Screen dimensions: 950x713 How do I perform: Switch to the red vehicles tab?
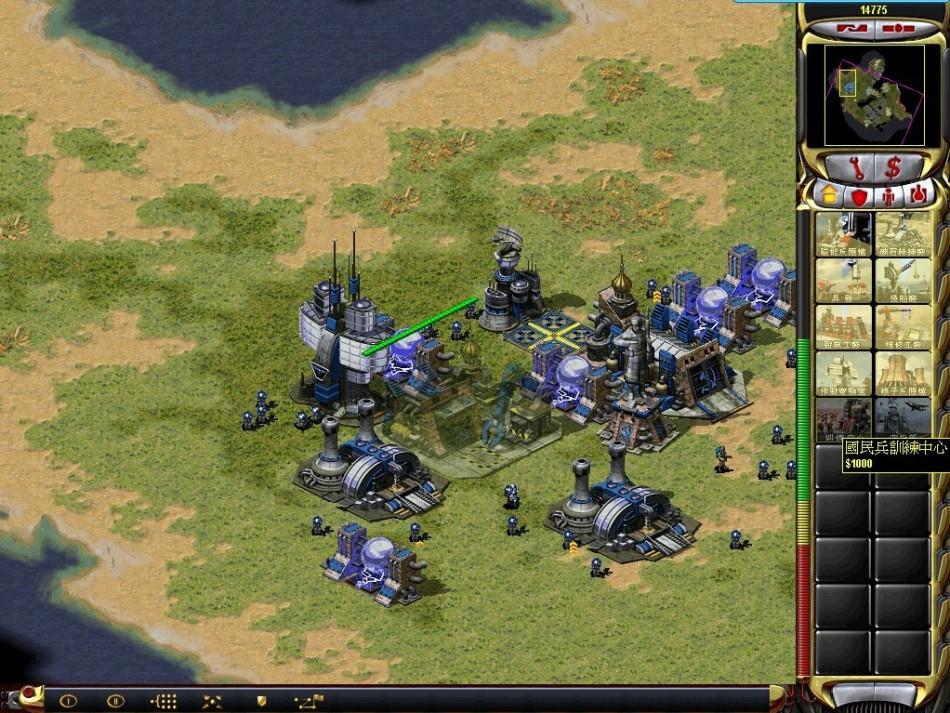(918, 195)
